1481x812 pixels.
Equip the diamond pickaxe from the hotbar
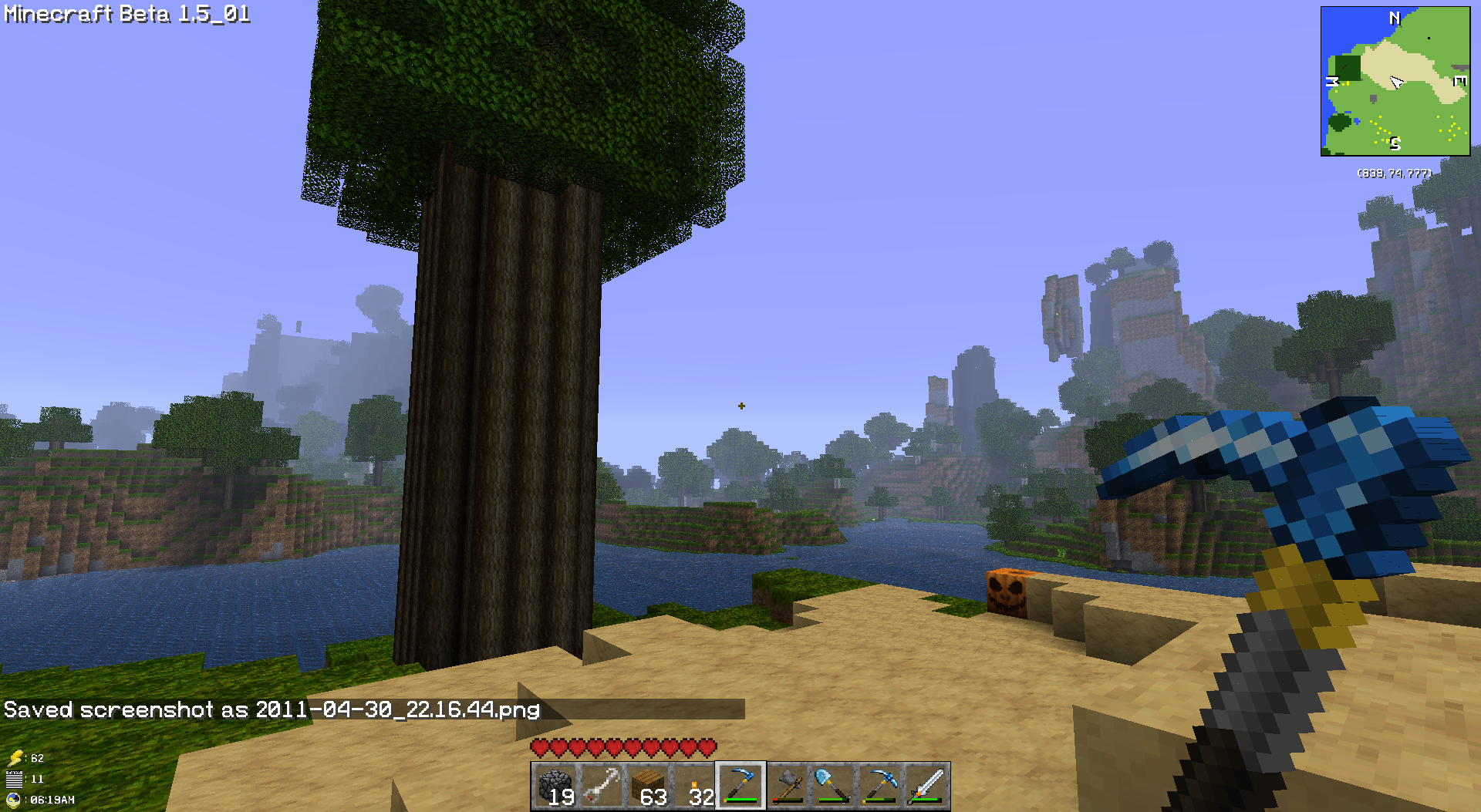(x=880, y=786)
